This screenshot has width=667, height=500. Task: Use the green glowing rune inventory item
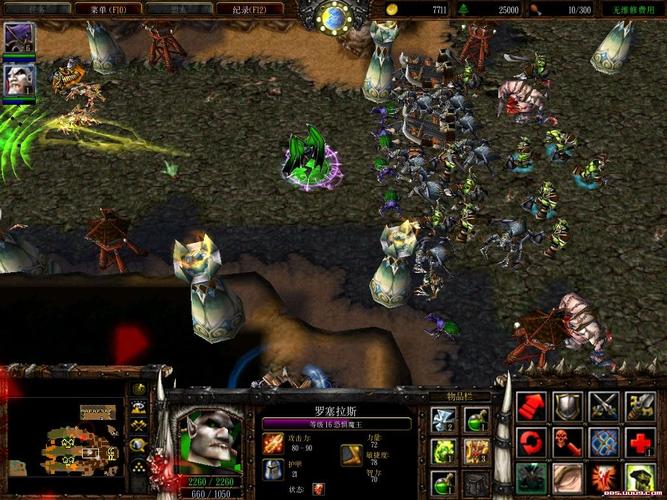443,452
